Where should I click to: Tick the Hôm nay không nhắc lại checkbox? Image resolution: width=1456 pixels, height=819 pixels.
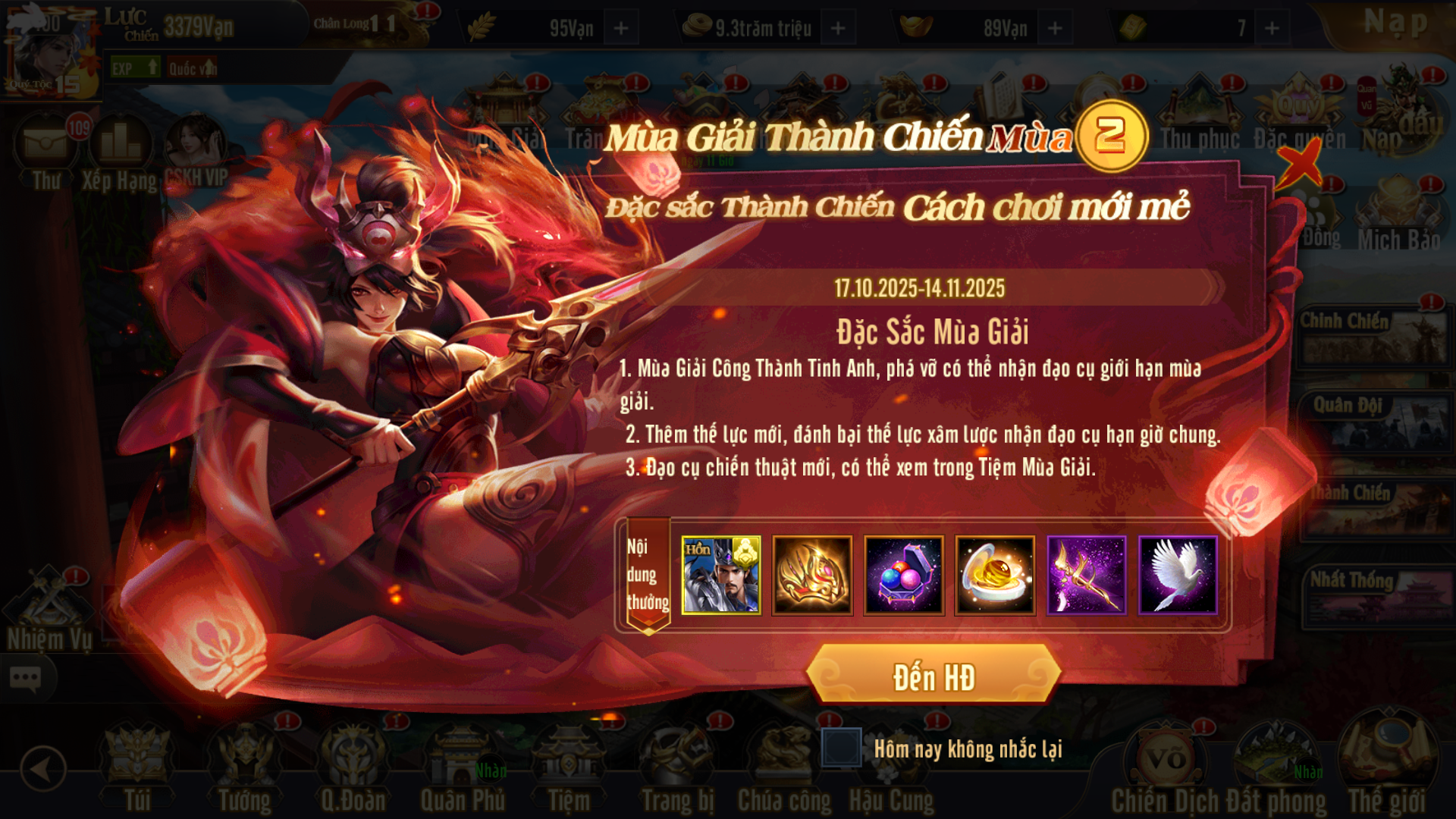[x=841, y=748]
